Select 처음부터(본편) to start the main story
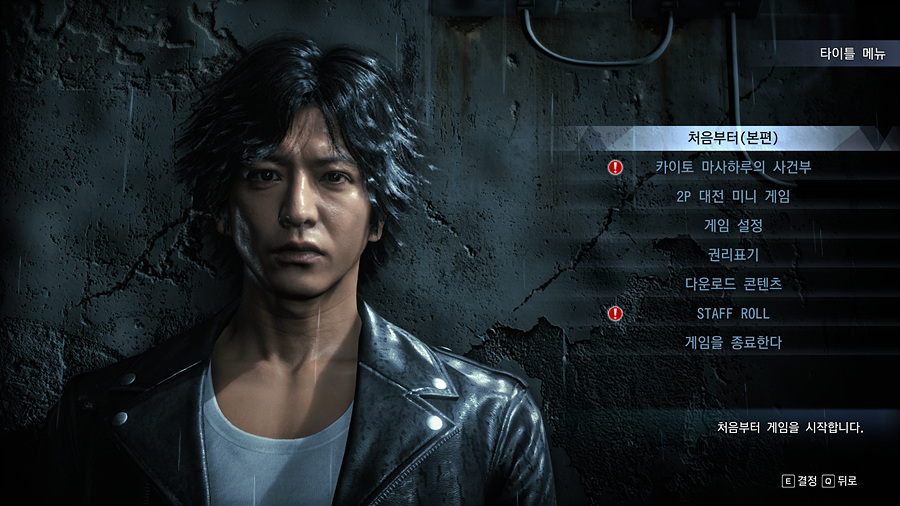The width and height of the screenshot is (900, 506). (733, 138)
